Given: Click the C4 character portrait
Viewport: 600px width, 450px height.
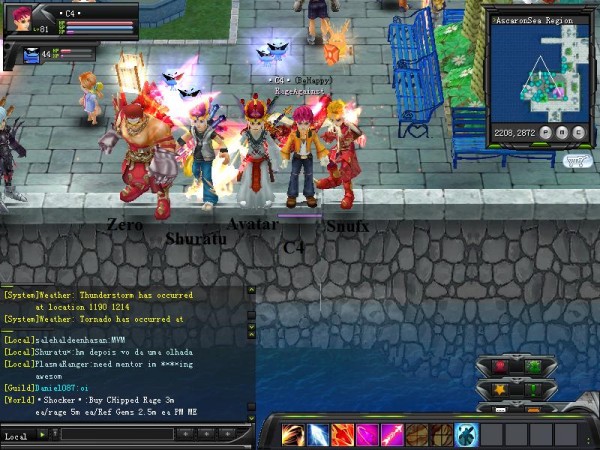Looking at the screenshot, I should tap(20, 21).
